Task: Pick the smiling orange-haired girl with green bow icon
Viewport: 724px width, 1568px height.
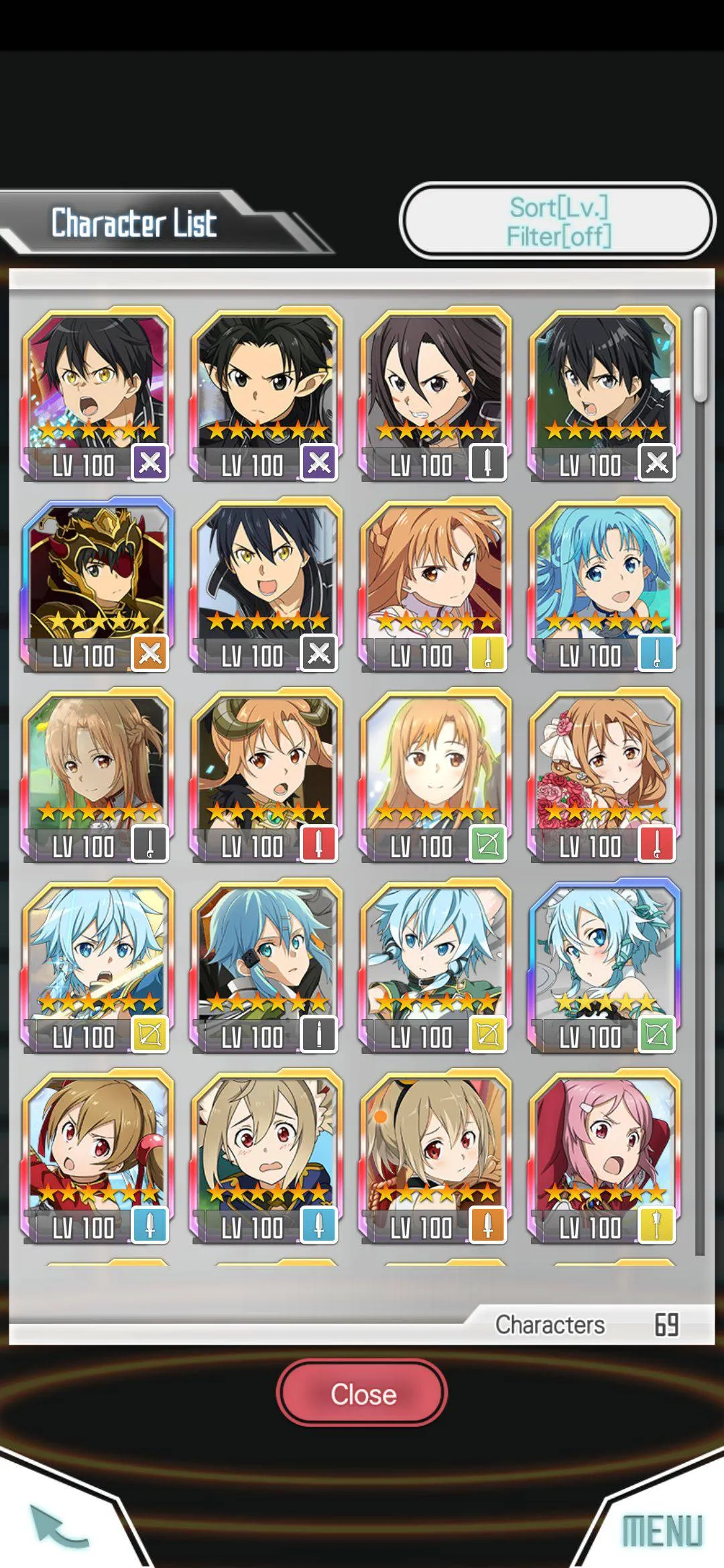Action: 436,774
